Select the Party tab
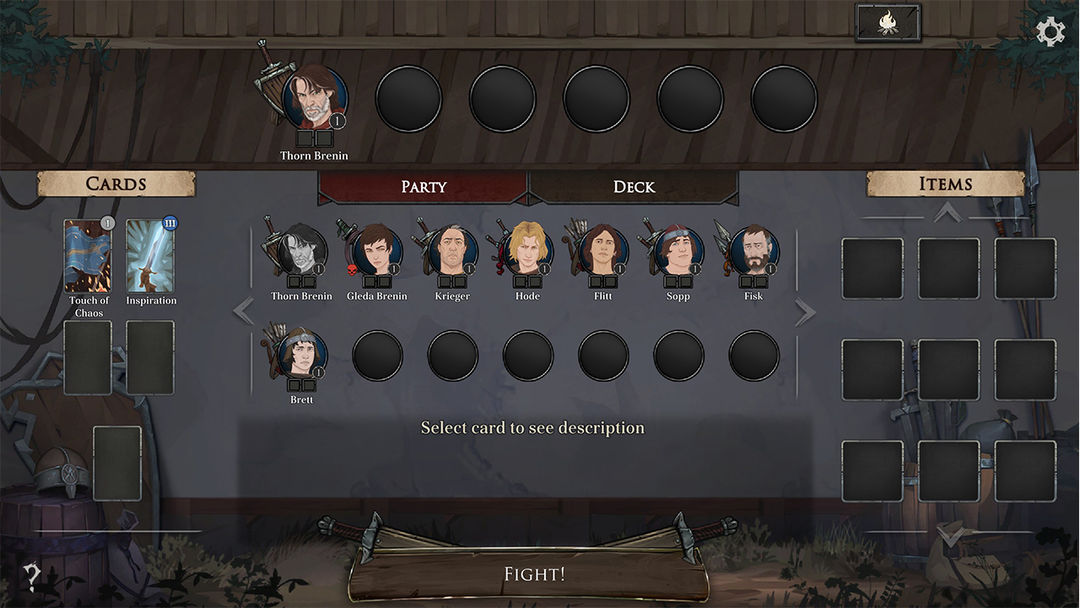 423,187
